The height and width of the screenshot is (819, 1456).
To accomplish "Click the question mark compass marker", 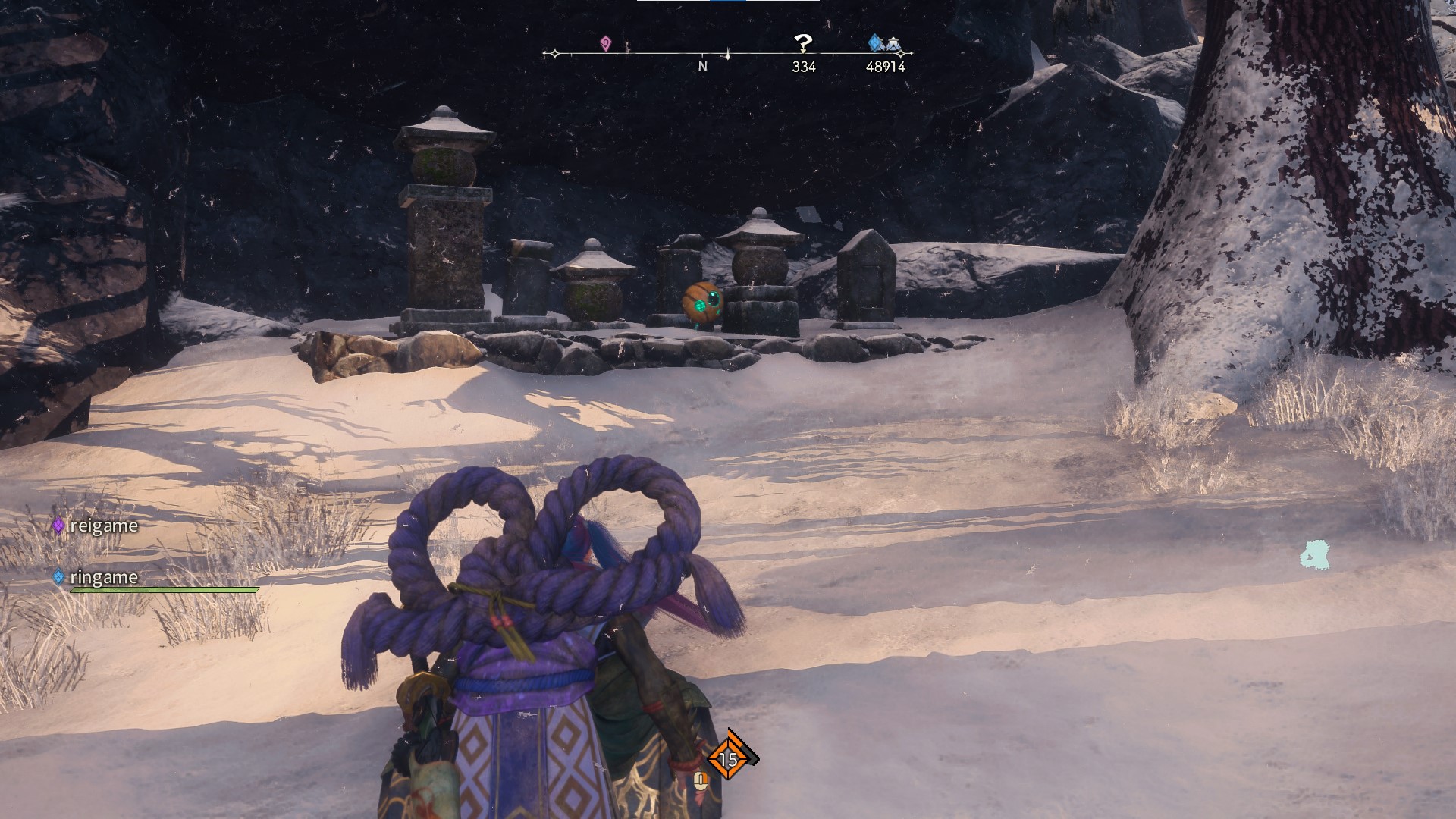I will click(x=802, y=43).
